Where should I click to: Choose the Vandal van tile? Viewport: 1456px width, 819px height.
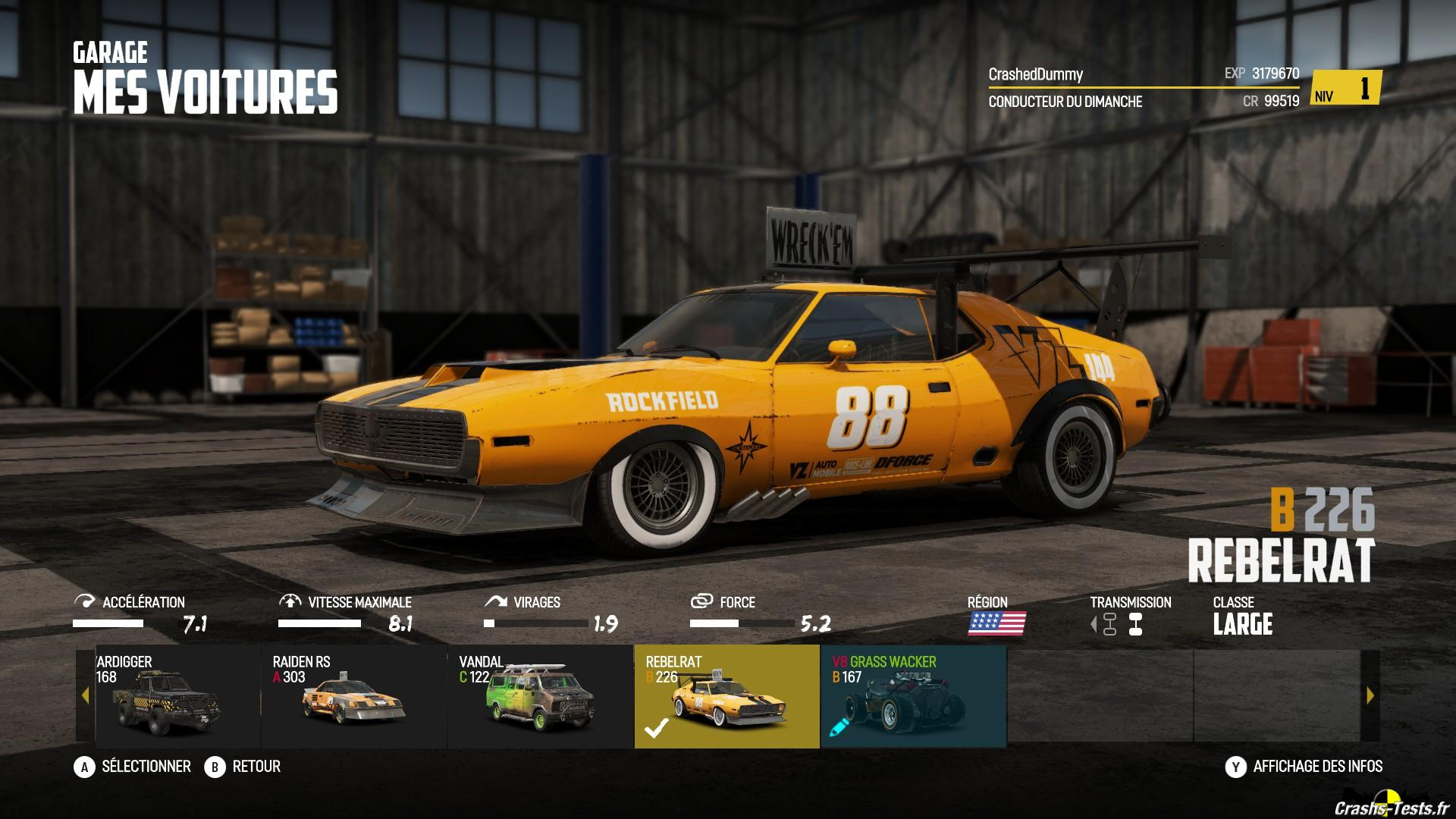coord(541,696)
